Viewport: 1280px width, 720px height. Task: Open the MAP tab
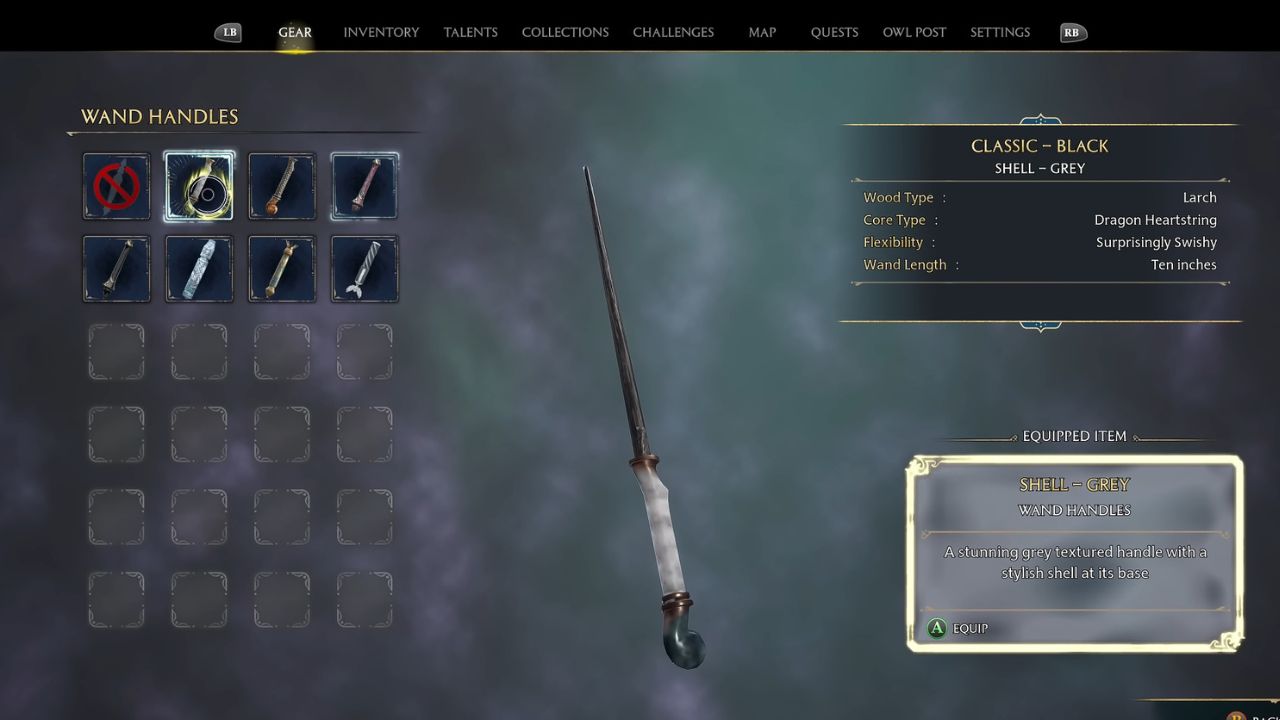(x=762, y=32)
